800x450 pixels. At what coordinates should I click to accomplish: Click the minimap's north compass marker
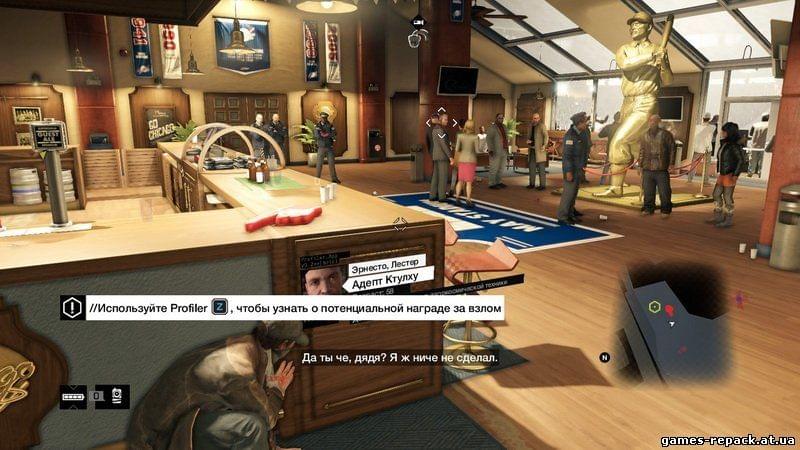[604, 355]
